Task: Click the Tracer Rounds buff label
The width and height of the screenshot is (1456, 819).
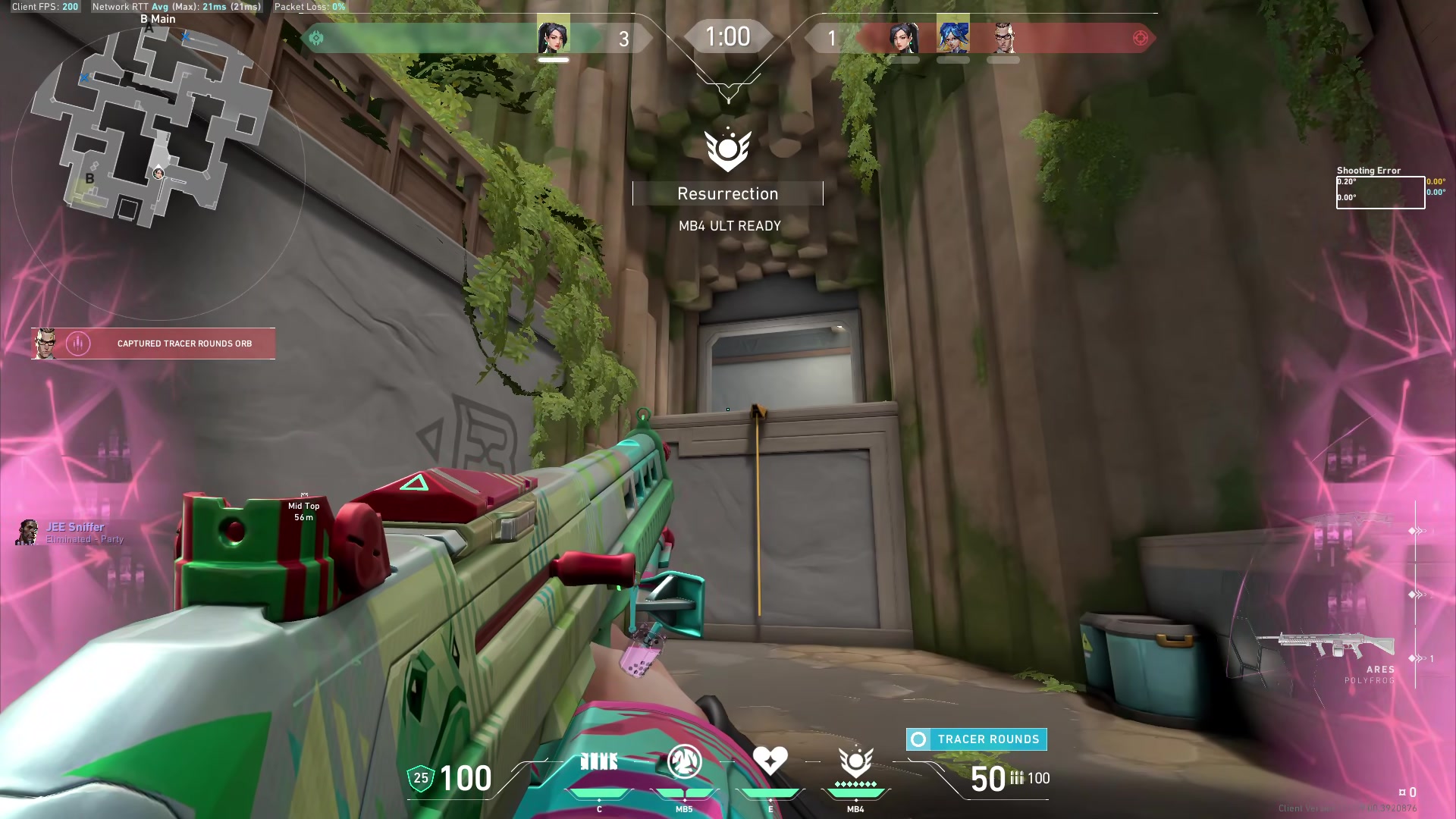Action: tap(977, 739)
